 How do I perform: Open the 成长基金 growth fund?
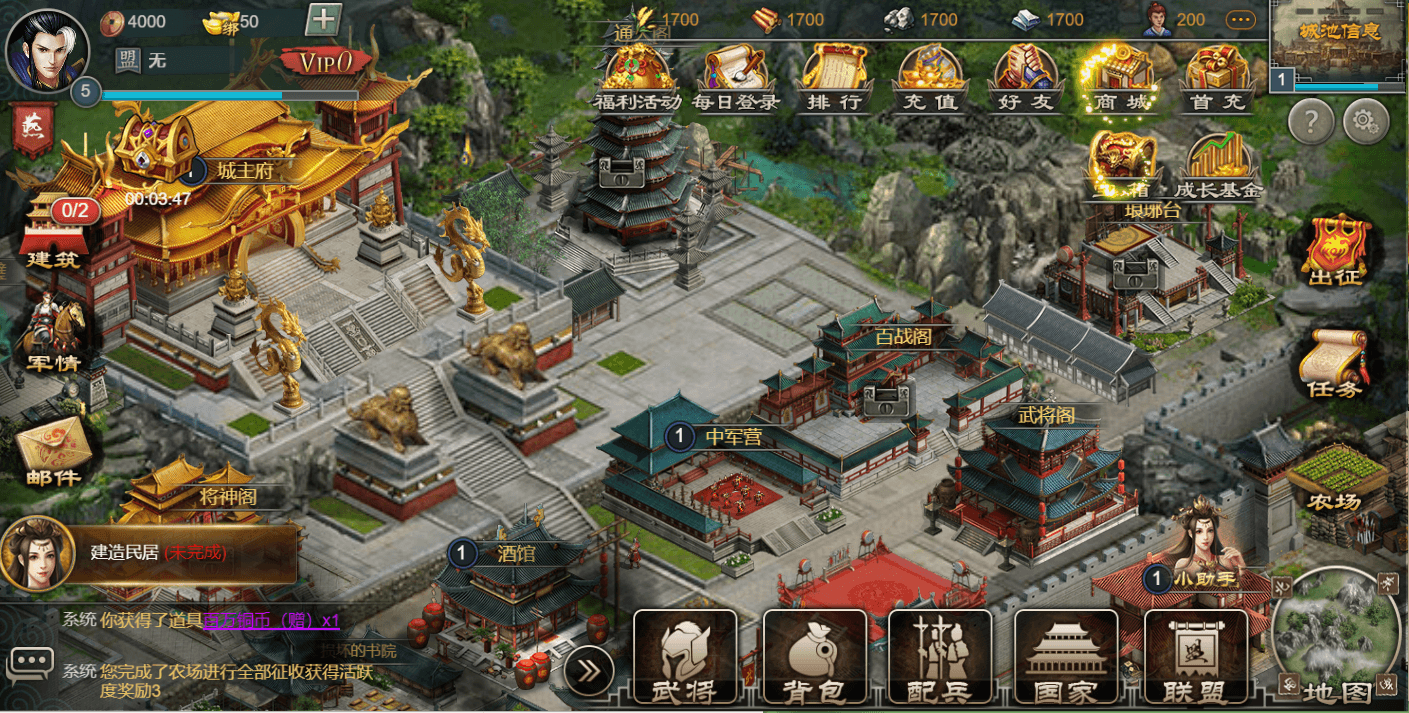(x=1217, y=167)
